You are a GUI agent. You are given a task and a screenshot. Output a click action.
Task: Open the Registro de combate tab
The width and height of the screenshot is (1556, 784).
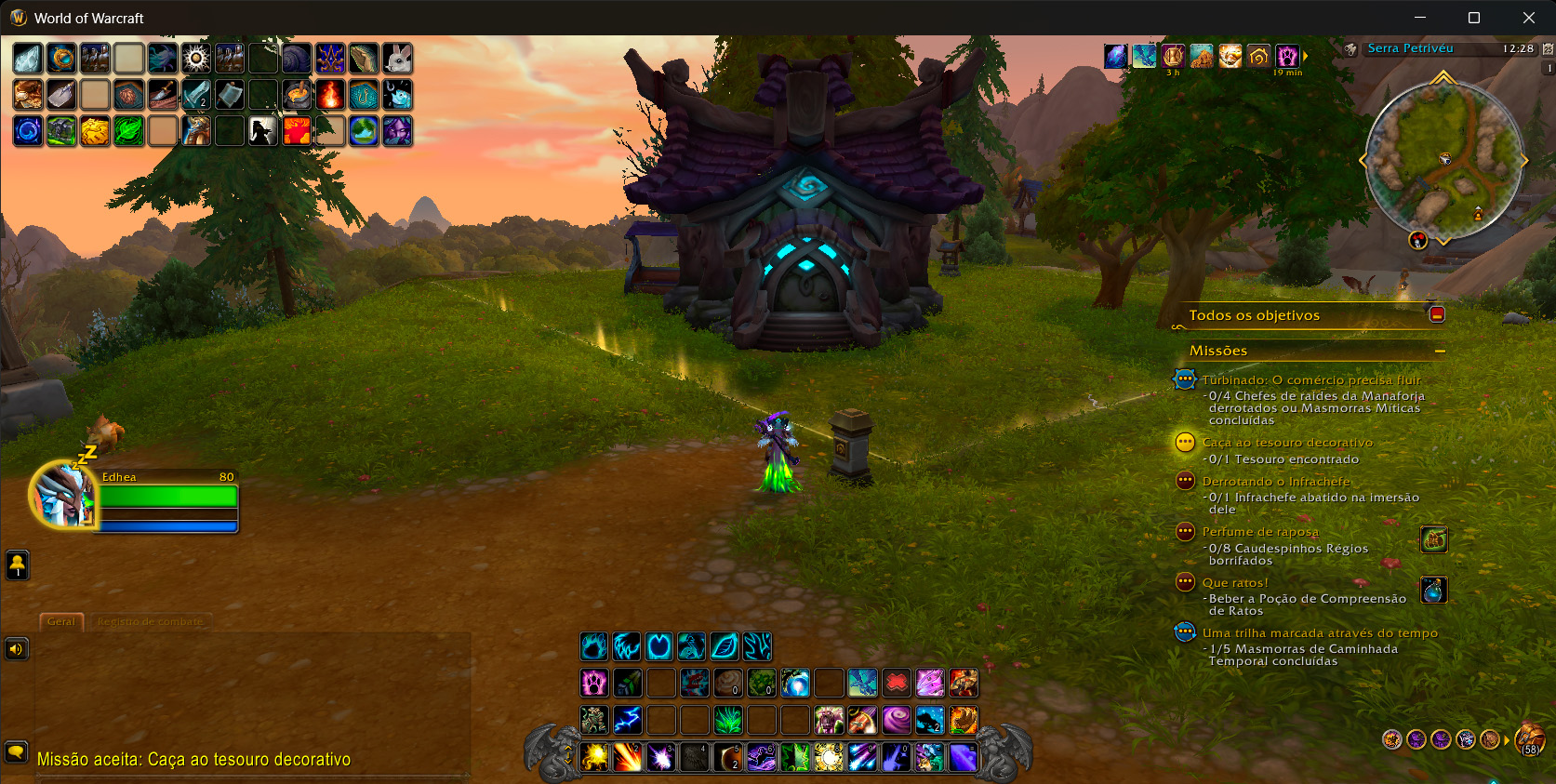click(x=151, y=621)
